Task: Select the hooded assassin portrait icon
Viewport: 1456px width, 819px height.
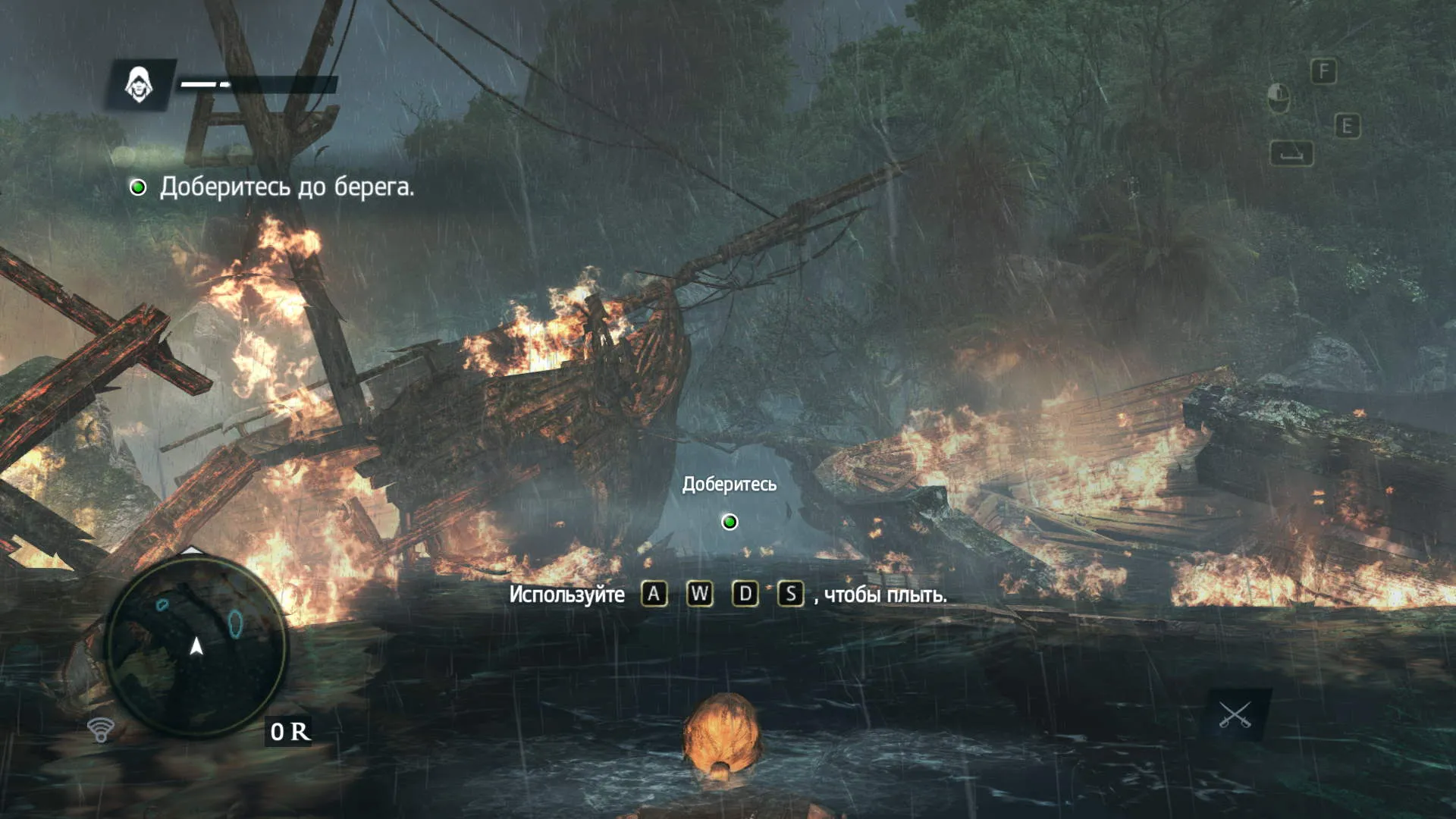Action: [140, 84]
